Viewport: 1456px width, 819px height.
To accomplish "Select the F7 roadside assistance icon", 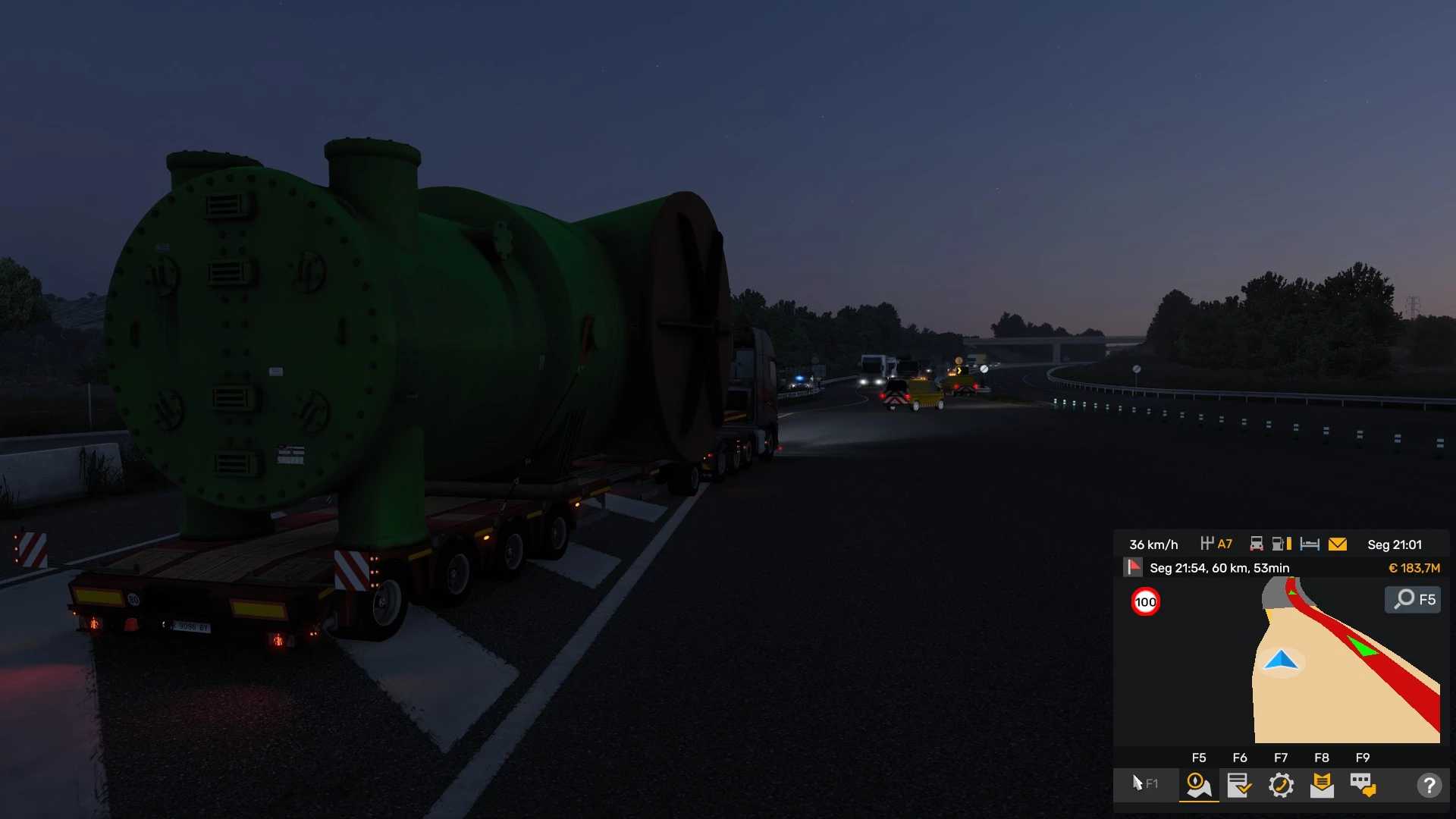I will [1281, 786].
